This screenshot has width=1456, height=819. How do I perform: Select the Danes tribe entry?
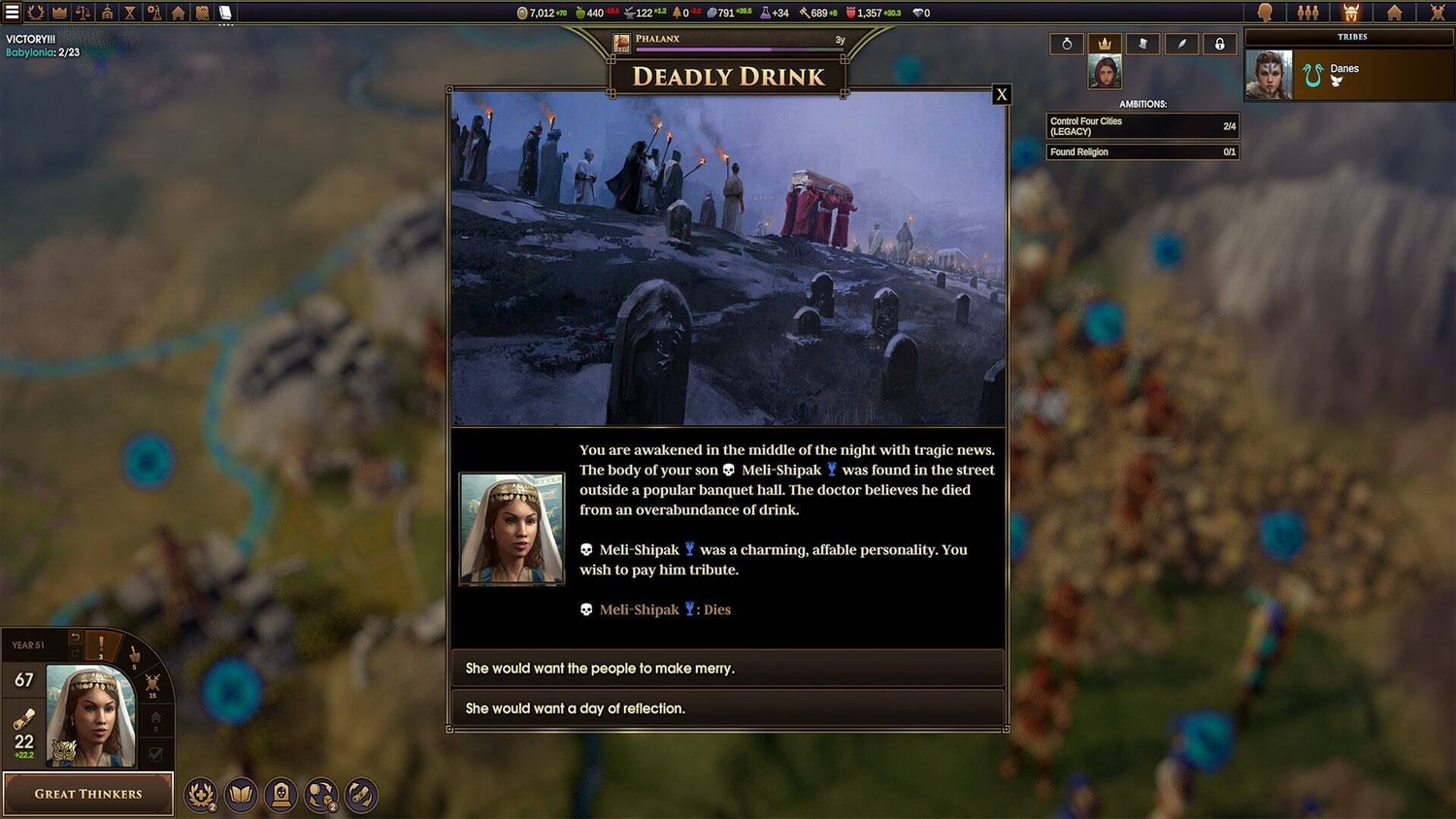(1349, 75)
